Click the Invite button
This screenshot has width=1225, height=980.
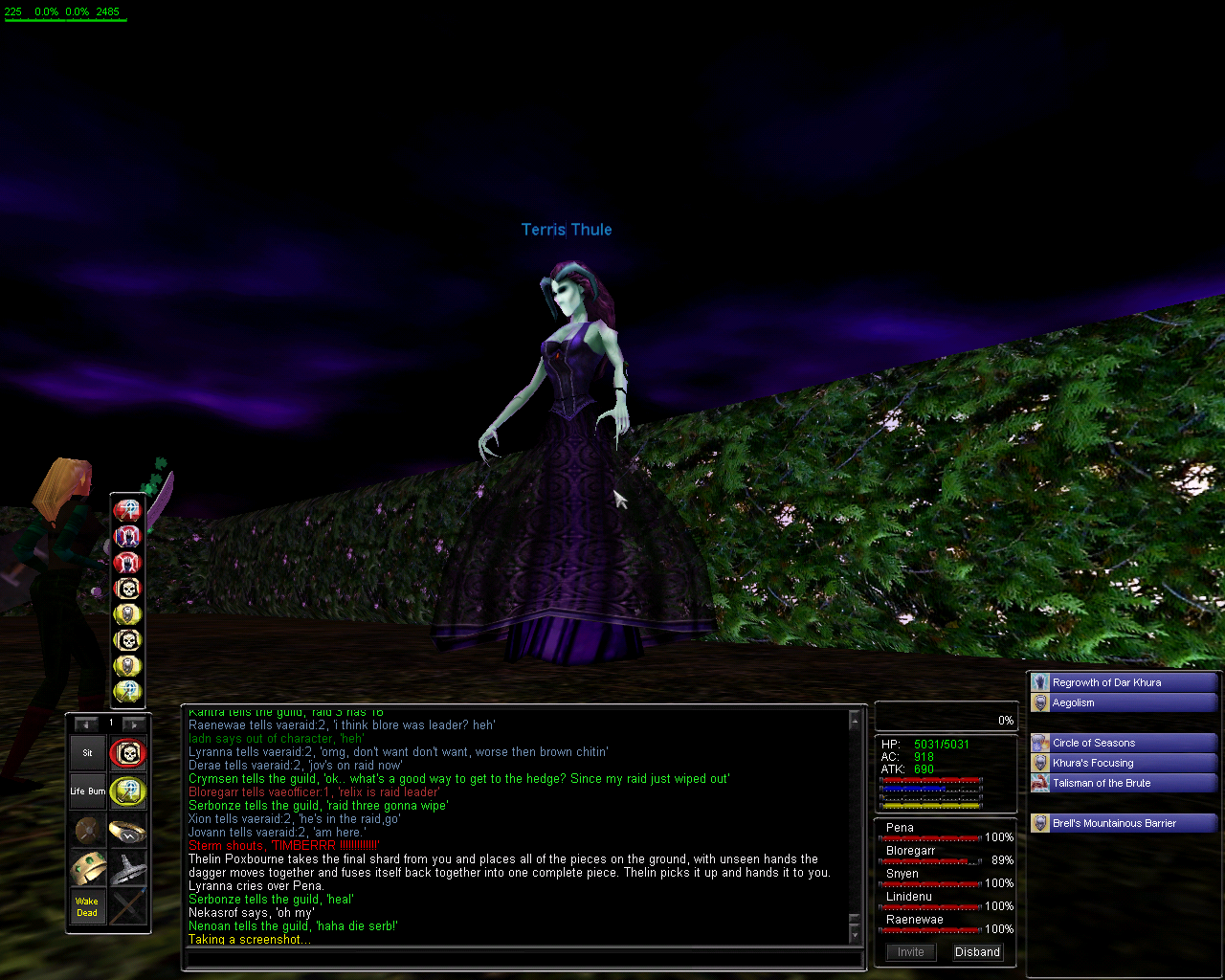coord(910,952)
